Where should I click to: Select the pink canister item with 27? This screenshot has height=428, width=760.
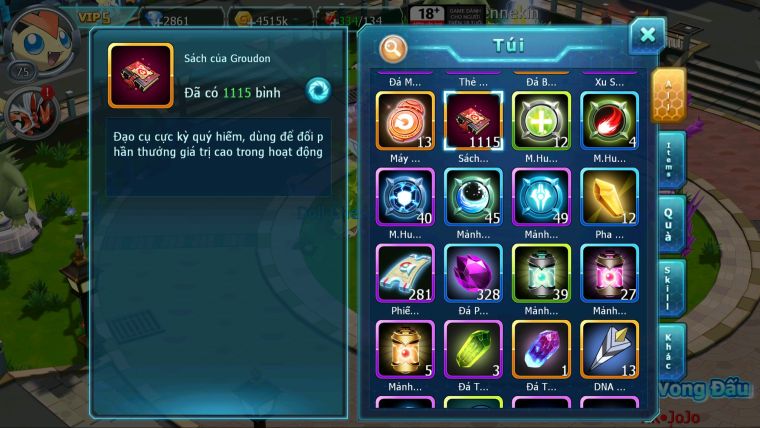click(609, 273)
